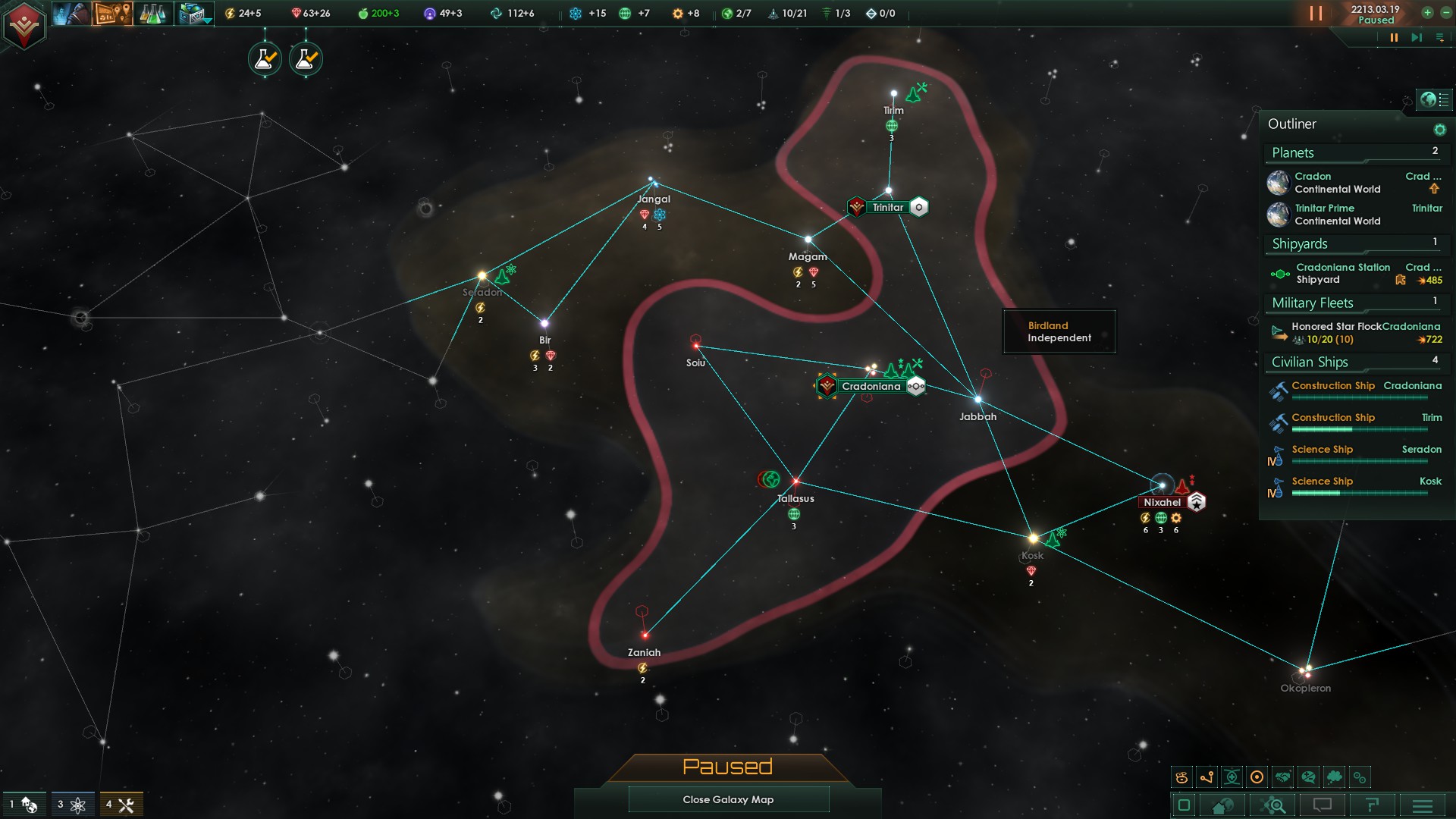1456x819 pixels.
Task: Close the galaxy map view
Action: tap(728, 799)
